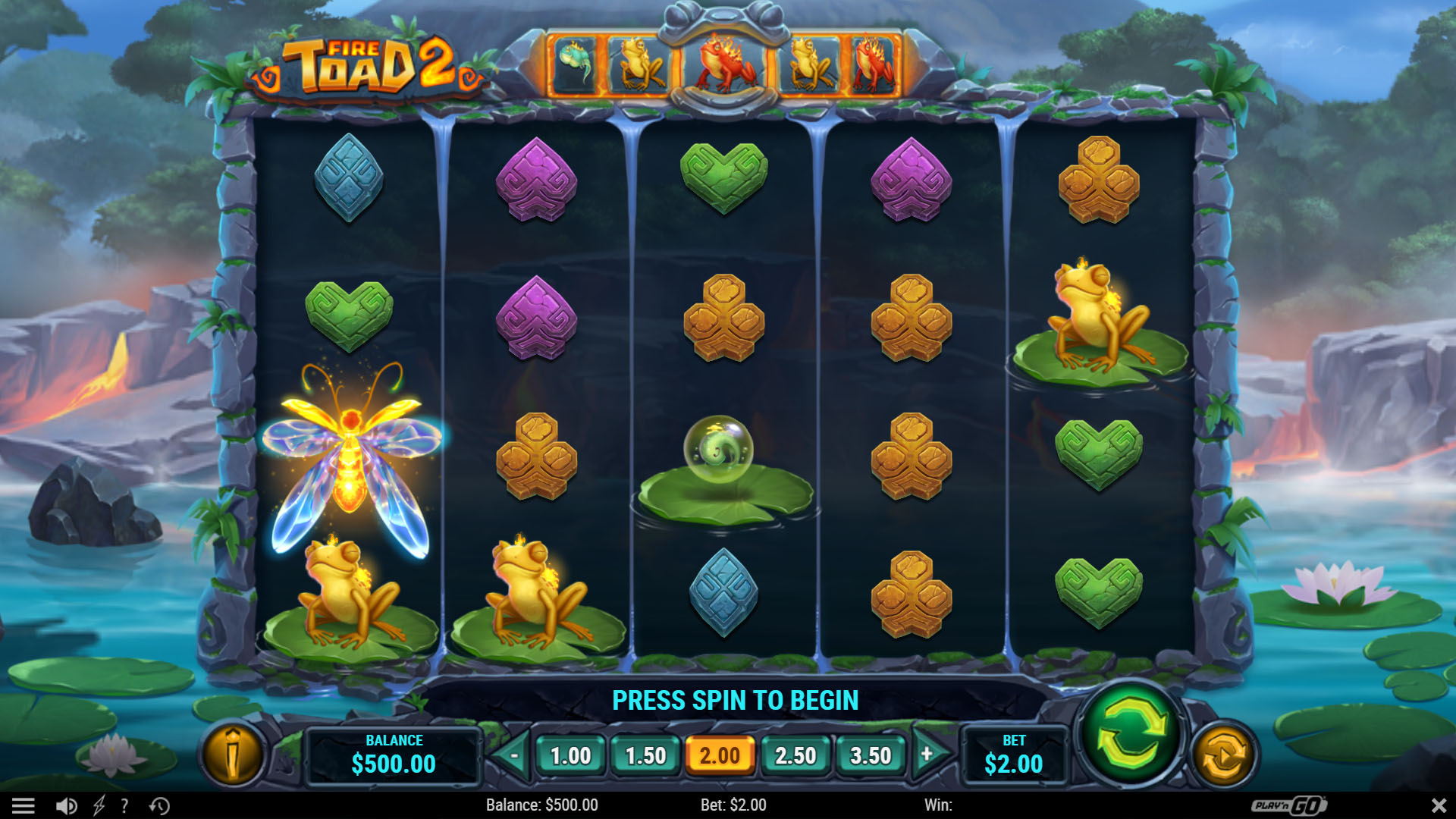The image size is (1456, 819).
Task: Close the game with the X
Action: coord(1438,805)
